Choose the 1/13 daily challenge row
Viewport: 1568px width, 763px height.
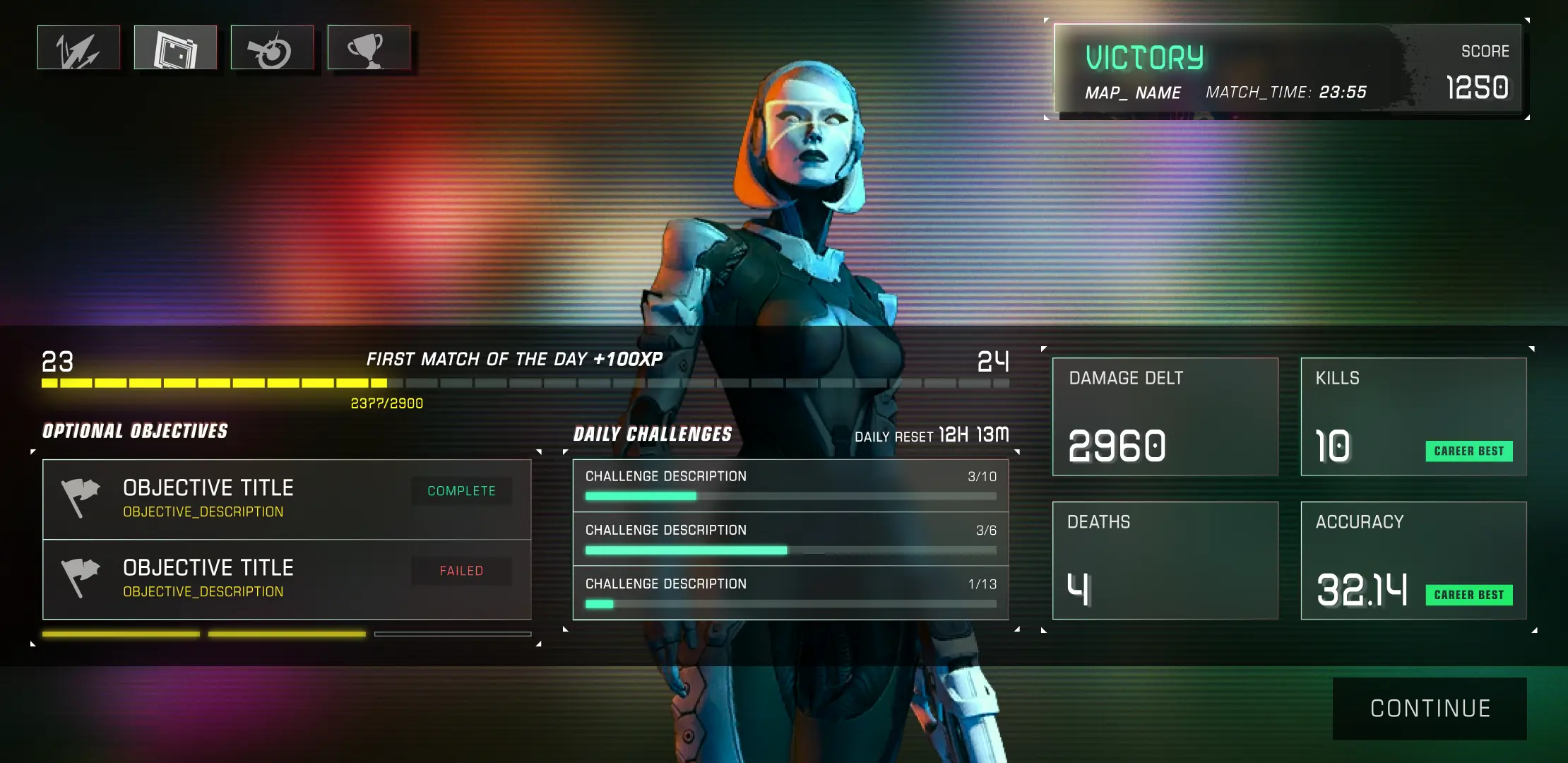pyautogui.click(x=790, y=593)
